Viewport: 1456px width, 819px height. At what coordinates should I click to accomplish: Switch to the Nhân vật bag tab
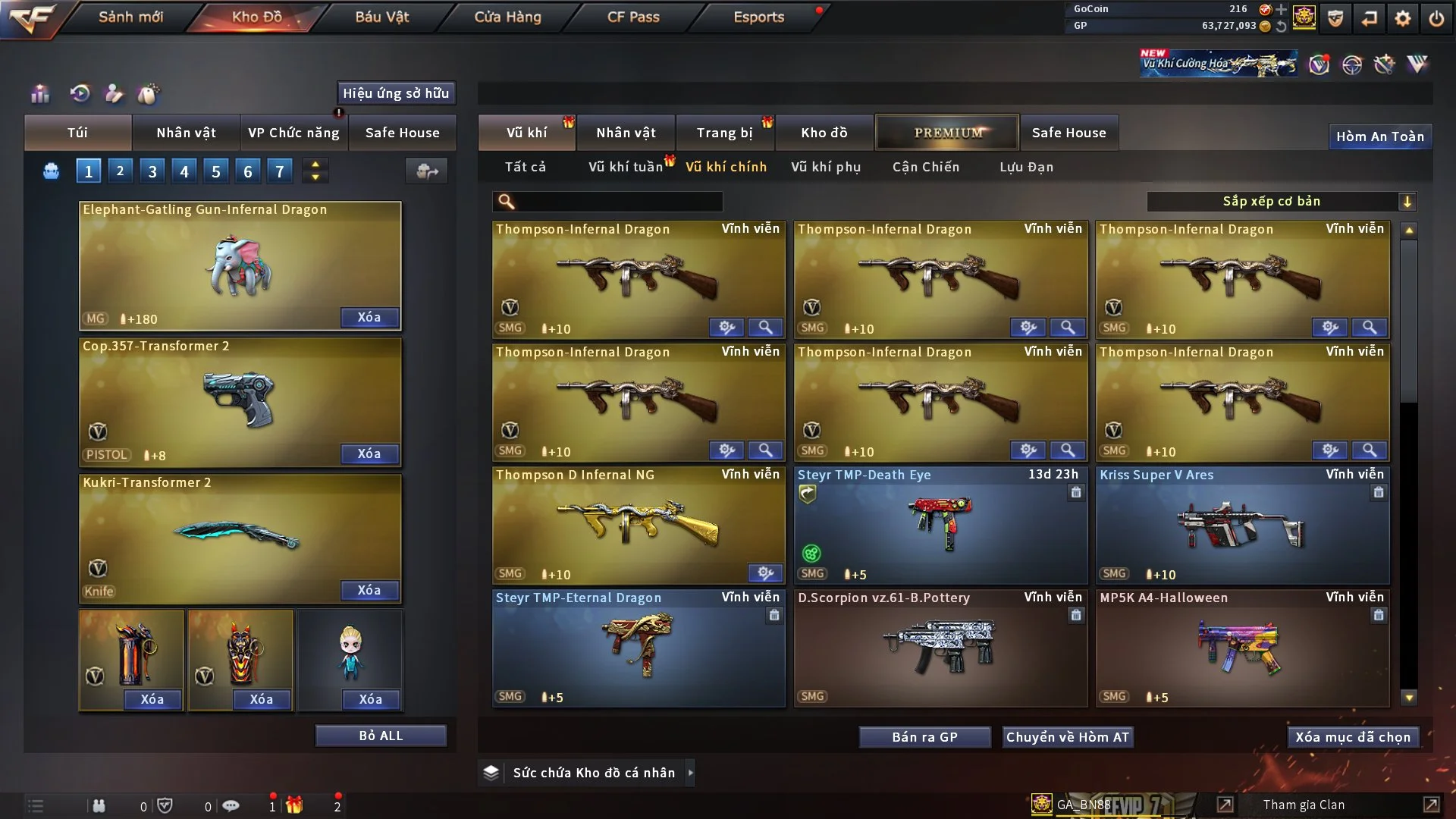pyautogui.click(x=186, y=133)
